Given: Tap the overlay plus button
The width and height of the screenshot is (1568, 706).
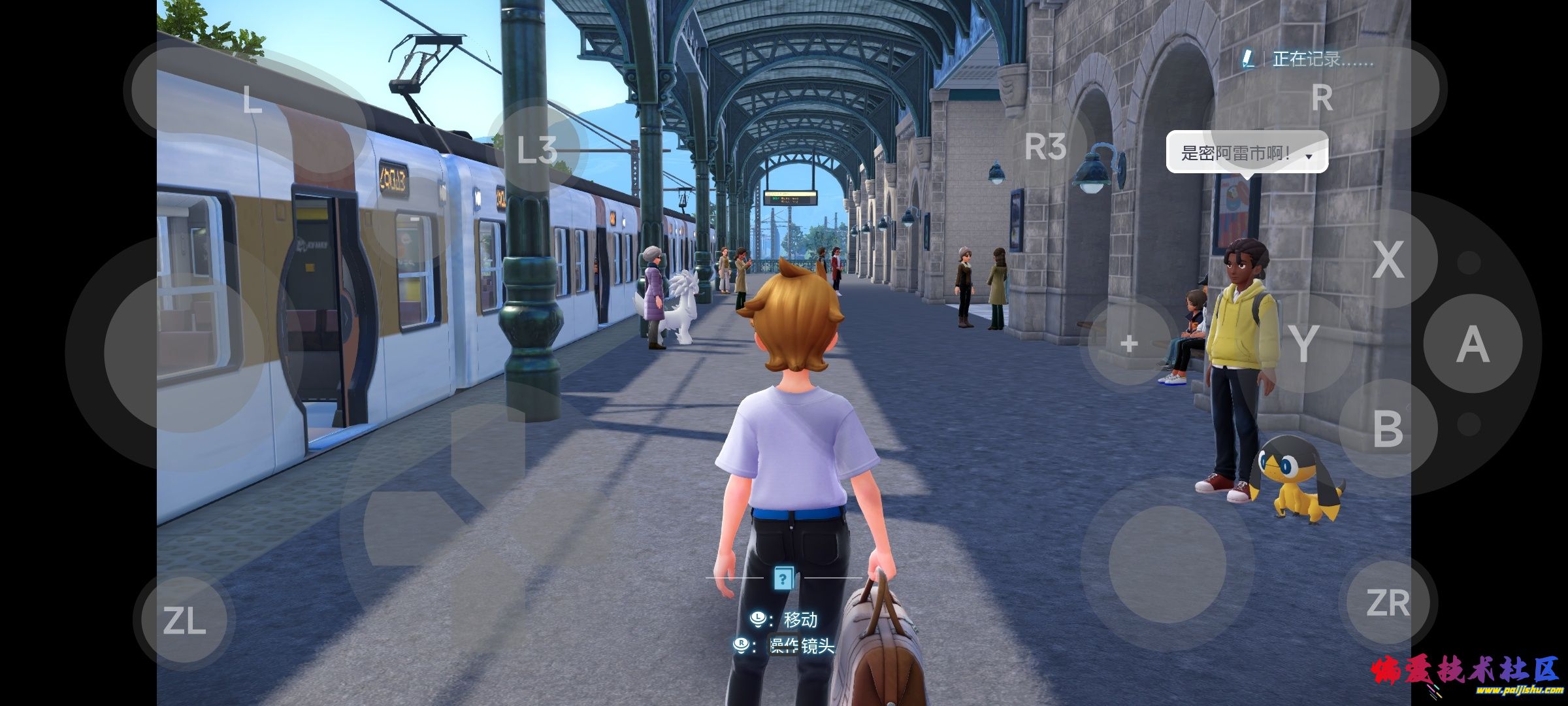Looking at the screenshot, I should pyautogui.click(x=1129, y=344).
